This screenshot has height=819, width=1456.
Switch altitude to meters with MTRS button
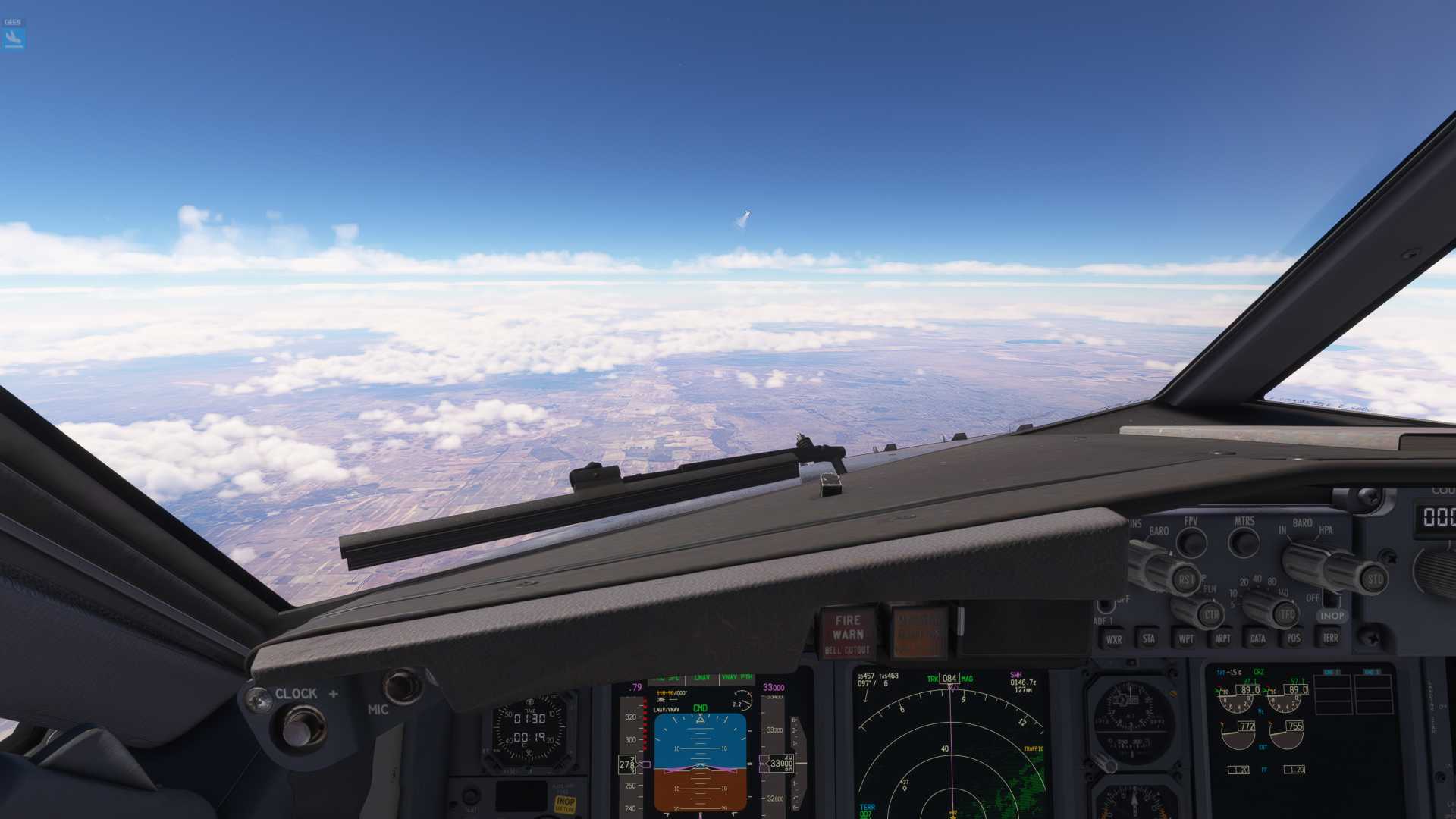pos(1244,541)
